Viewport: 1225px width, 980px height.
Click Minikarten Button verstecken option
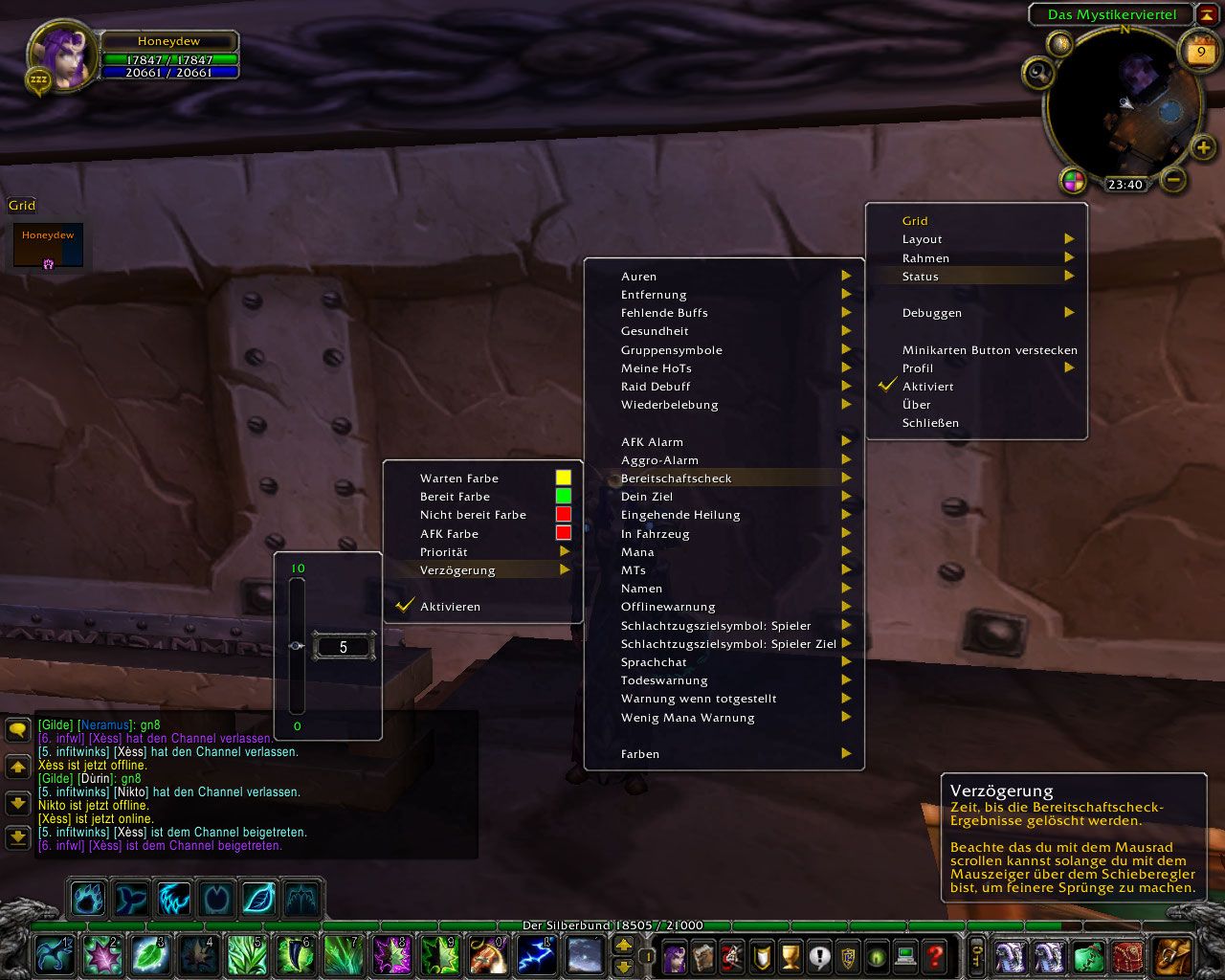[x=989, y=350]
